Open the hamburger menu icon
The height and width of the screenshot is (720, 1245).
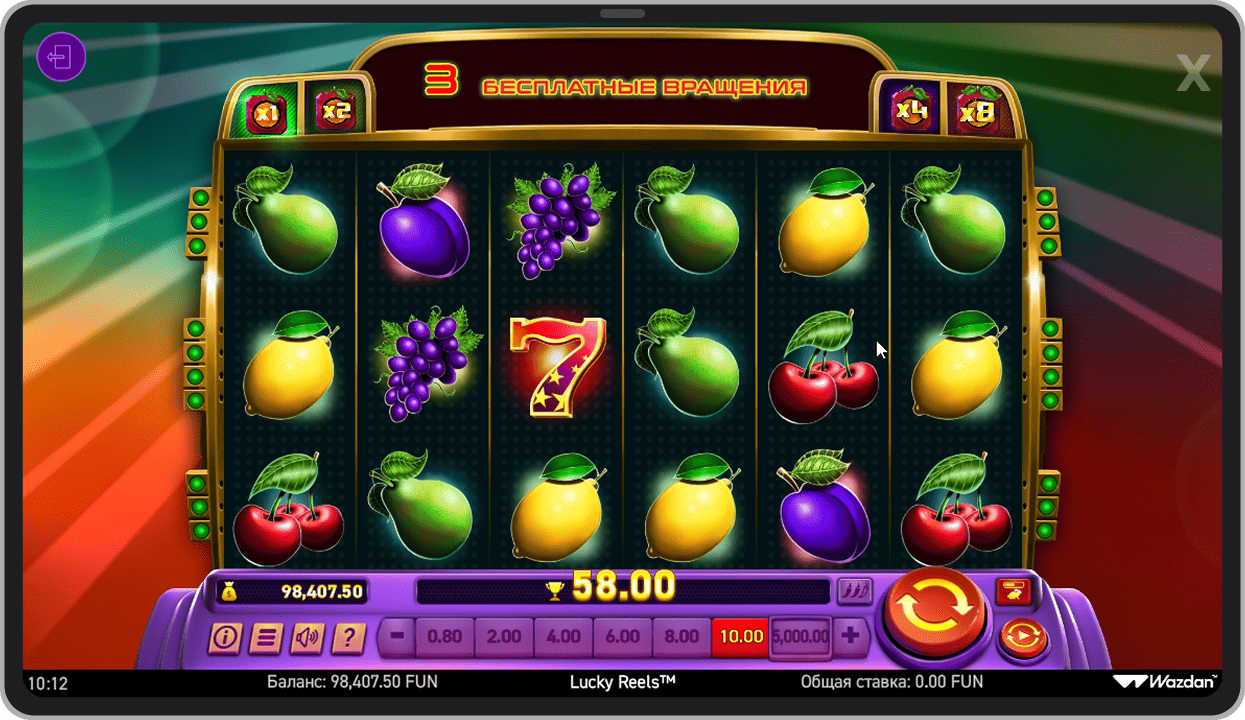(x=264, y=637)
